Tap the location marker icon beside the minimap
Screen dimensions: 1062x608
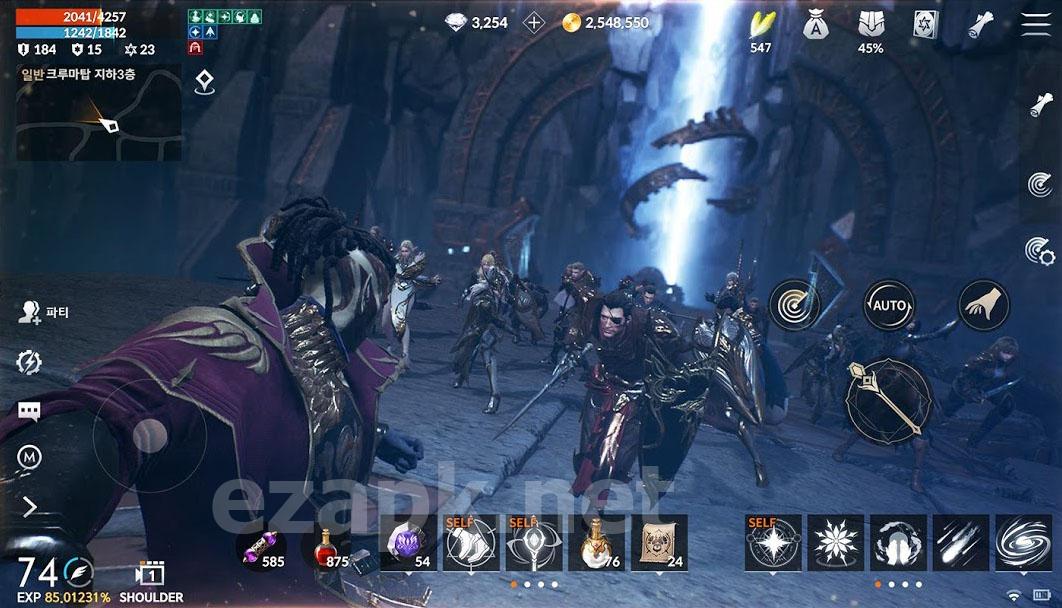pyautogui.click(x=204, y=82)
